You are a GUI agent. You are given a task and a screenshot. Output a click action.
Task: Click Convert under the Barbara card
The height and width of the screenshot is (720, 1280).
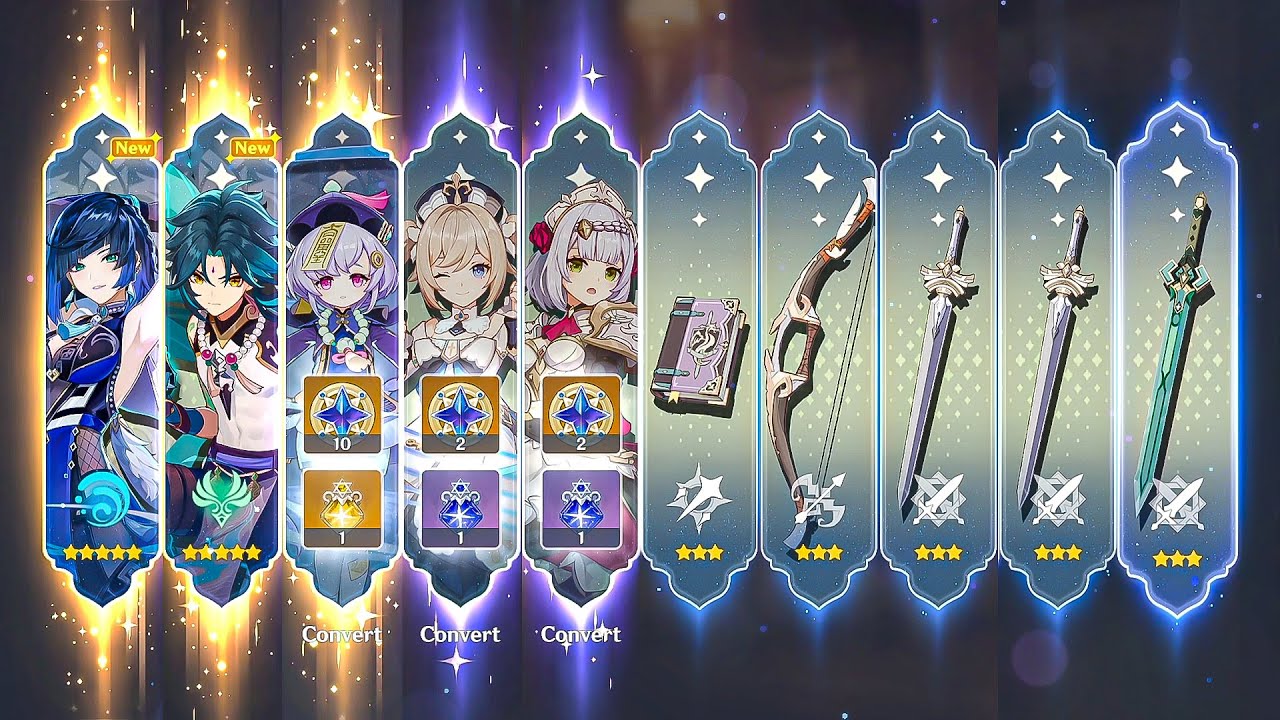point(462,634)
